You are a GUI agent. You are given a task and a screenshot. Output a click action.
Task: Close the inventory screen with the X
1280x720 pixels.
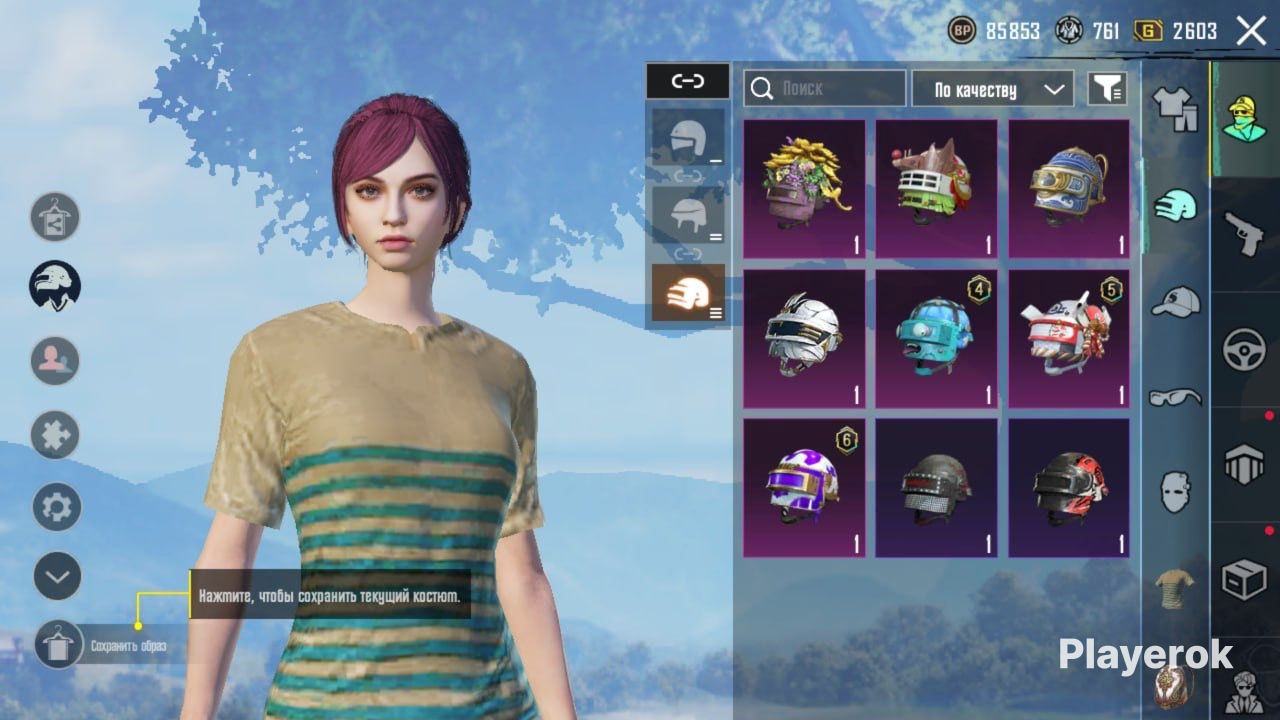coord(1251,31)
